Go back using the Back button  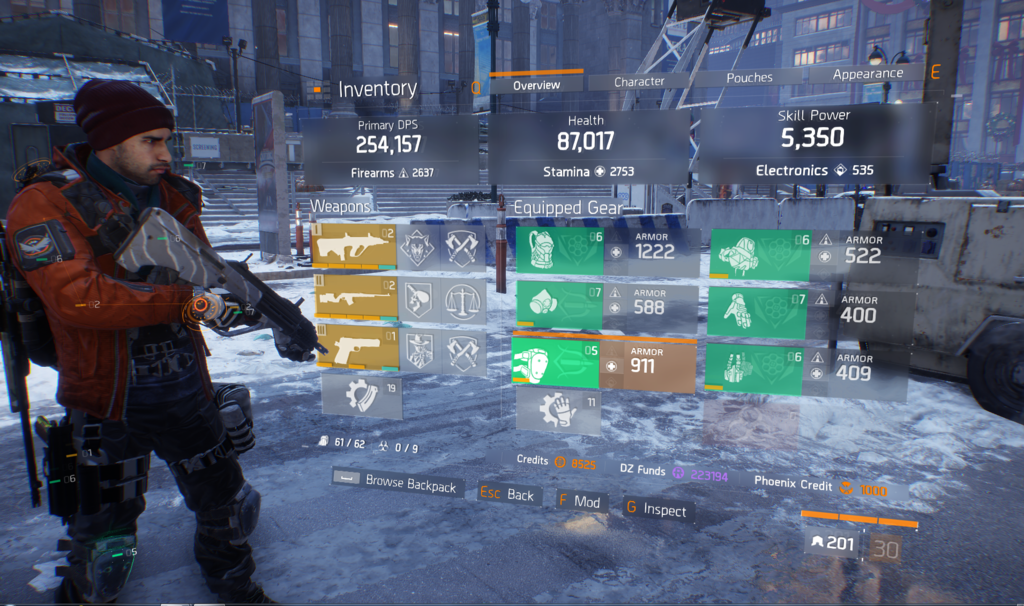(507, 494)
